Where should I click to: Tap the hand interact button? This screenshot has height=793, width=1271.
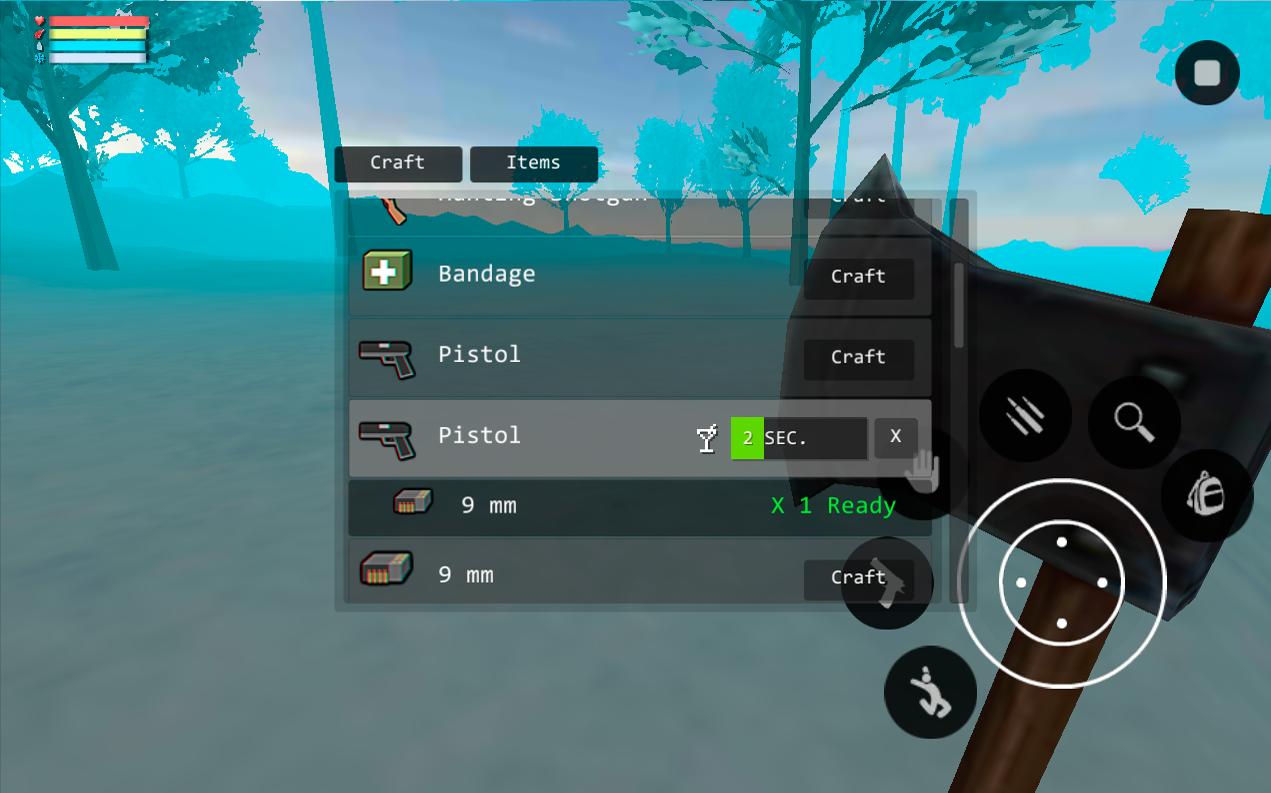922,470
